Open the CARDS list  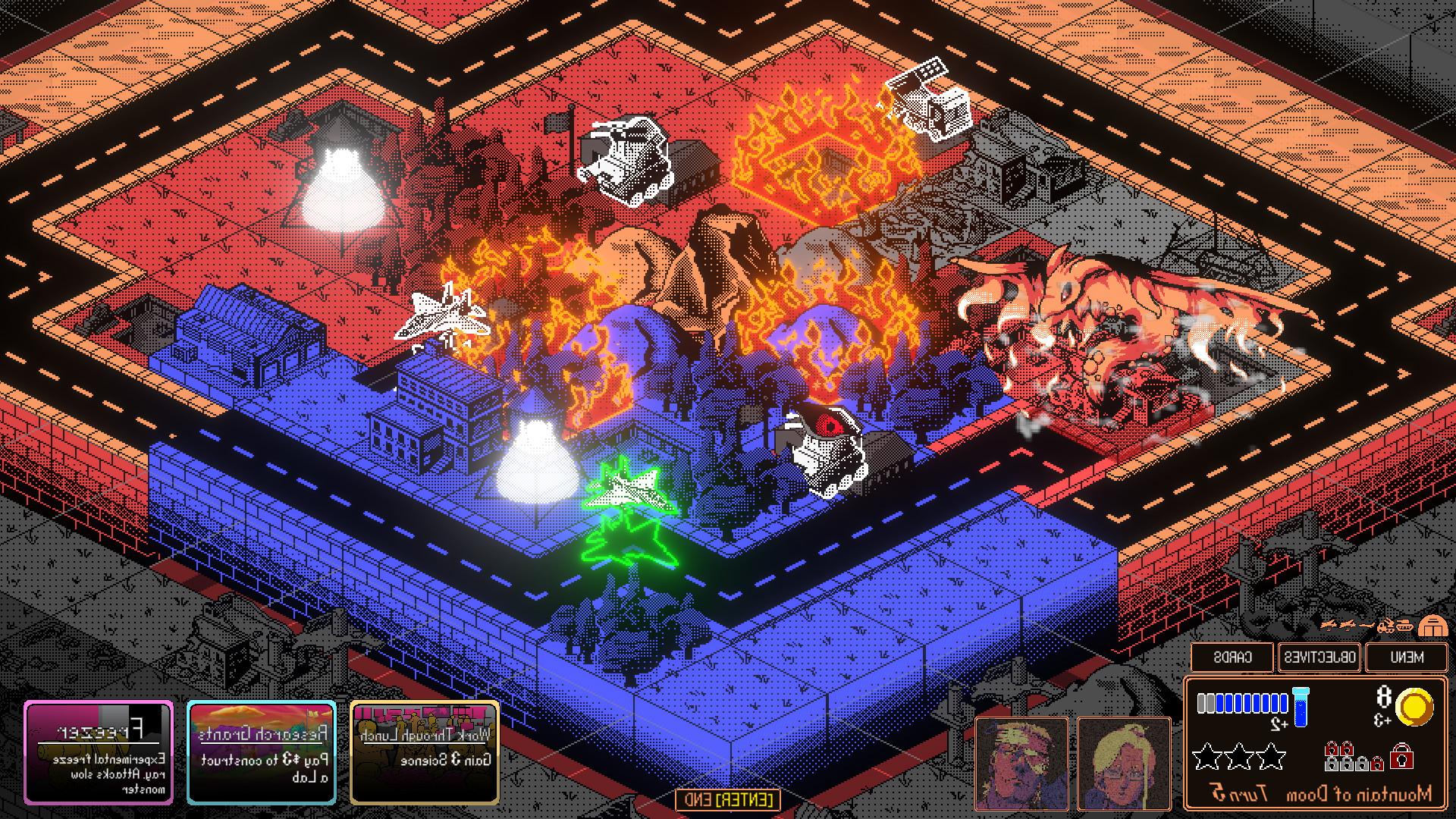(1232, 657)
